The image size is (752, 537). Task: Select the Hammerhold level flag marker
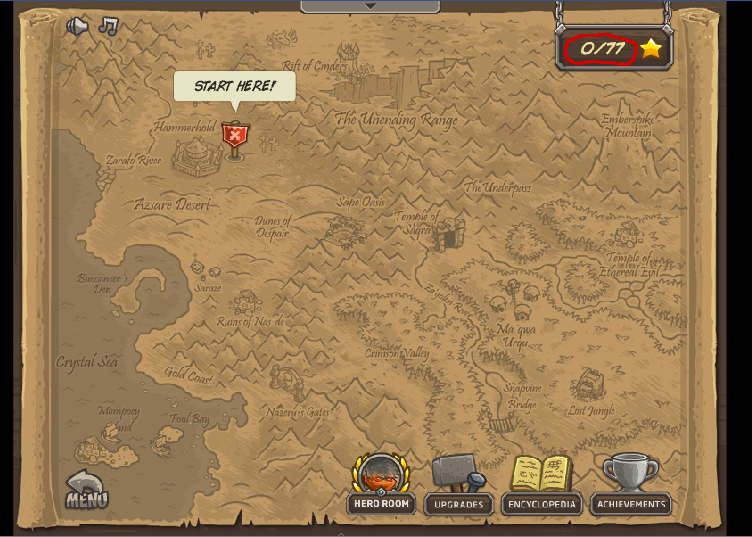(235, 137)
